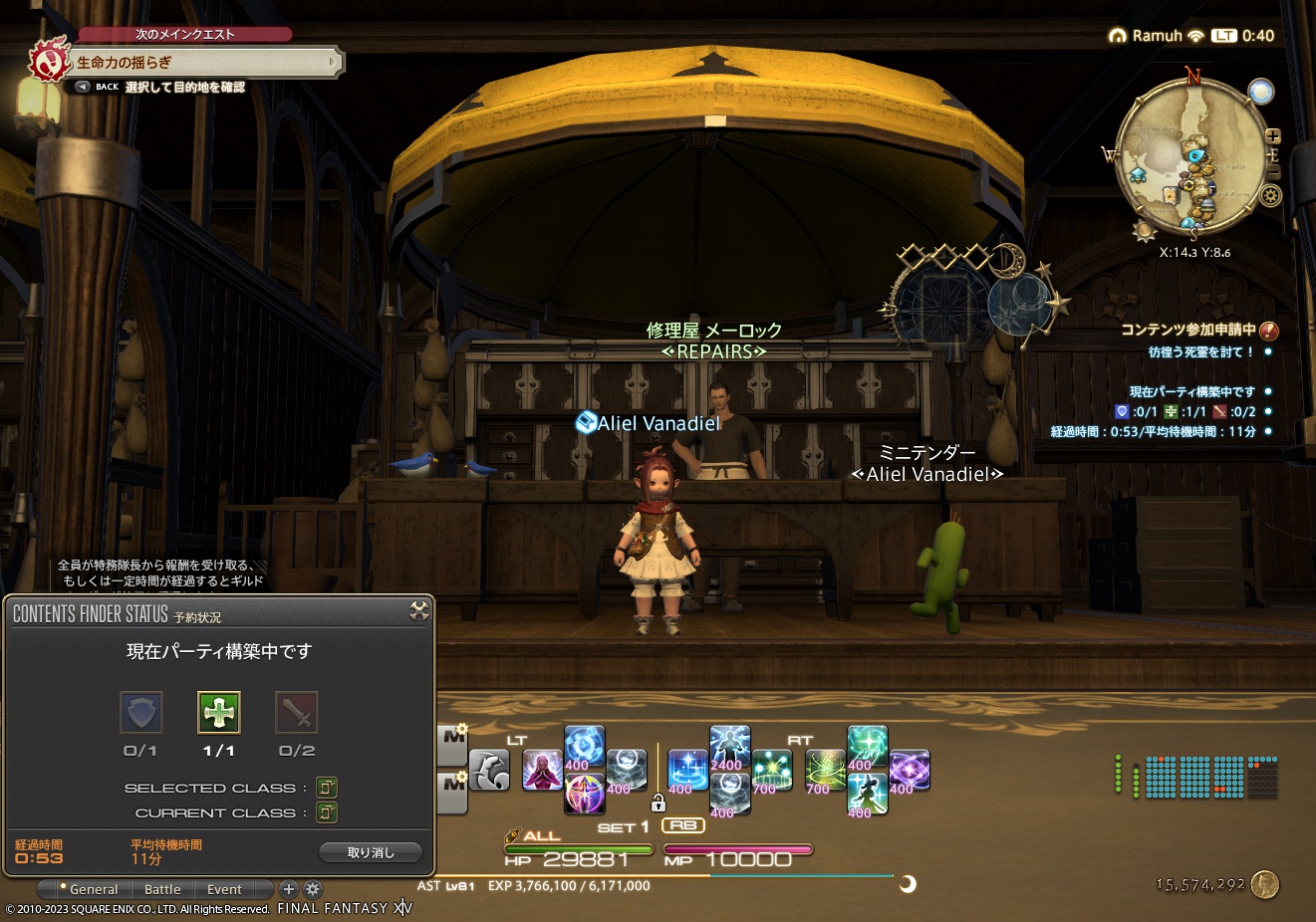Switch to the Battle chat tab

pos(162,889)
